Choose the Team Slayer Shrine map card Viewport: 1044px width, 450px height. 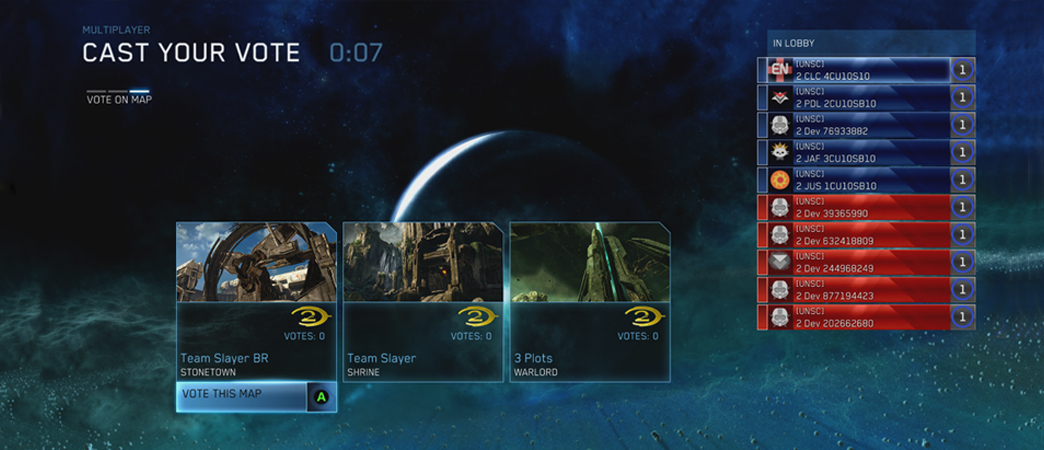pyautogui.click(x=422, y=300)
